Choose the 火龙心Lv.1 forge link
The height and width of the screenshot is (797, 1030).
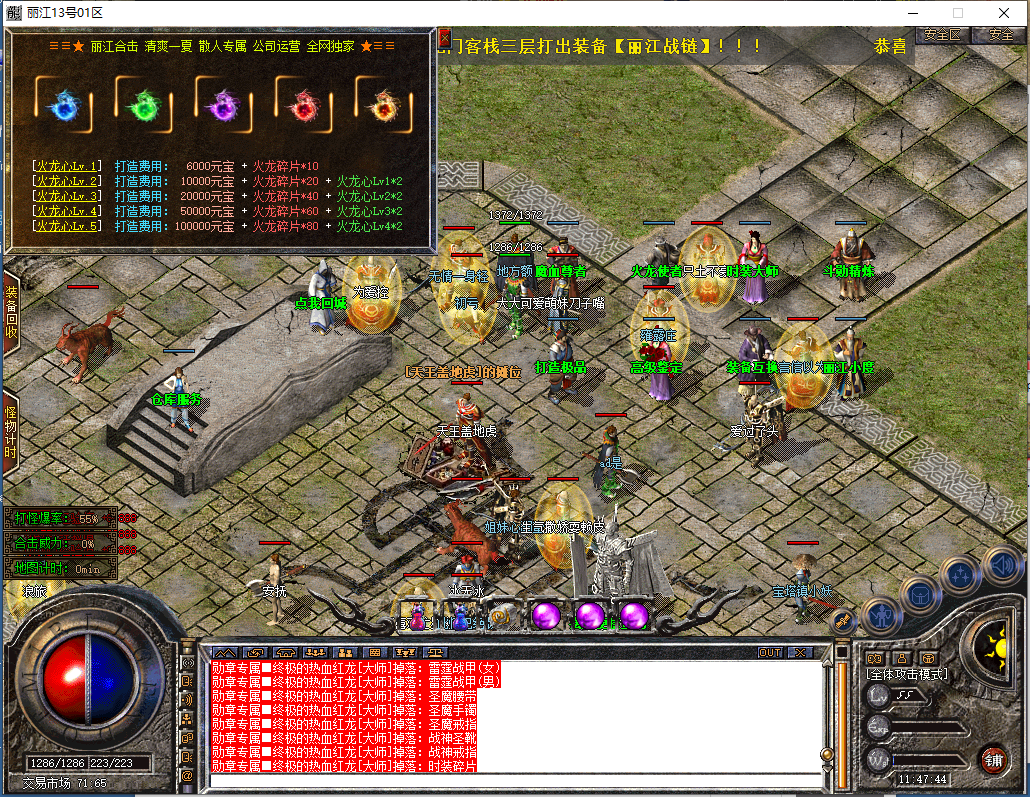(x=68, y=166)
